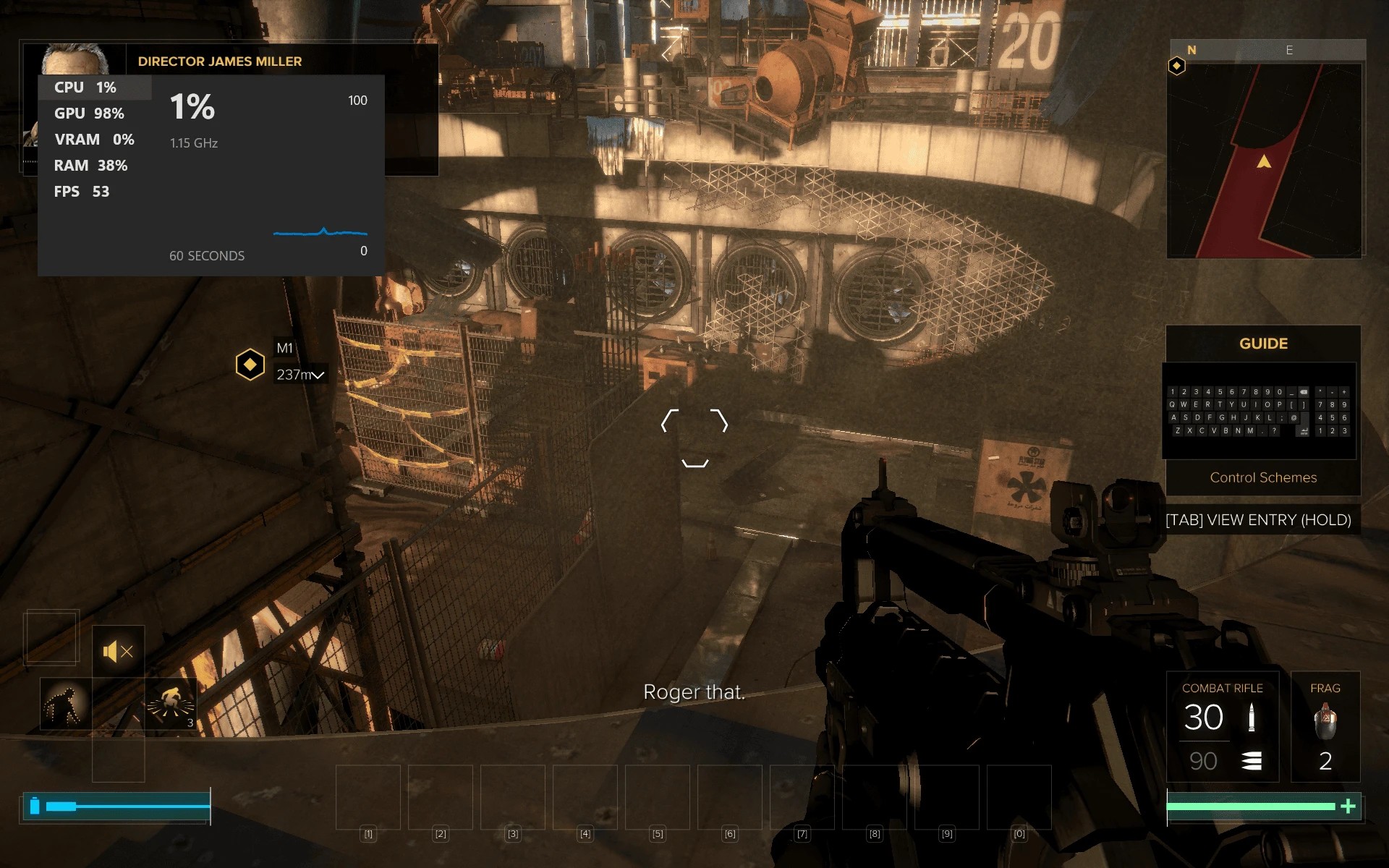Show VRAM usage in the overlay

click(x=94, y=140)
